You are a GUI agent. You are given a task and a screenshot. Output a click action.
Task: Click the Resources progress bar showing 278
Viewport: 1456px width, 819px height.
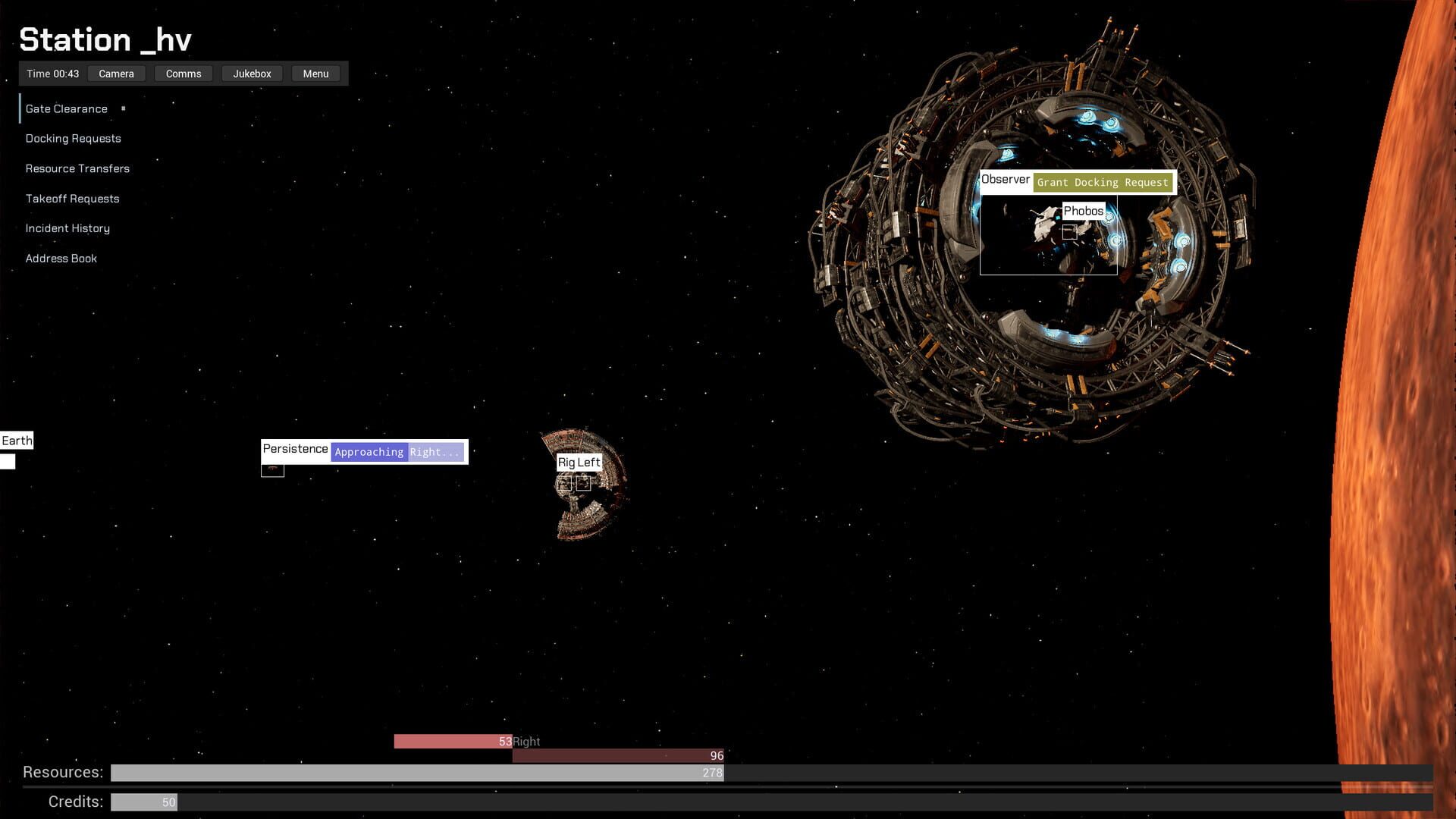(417, 773)
